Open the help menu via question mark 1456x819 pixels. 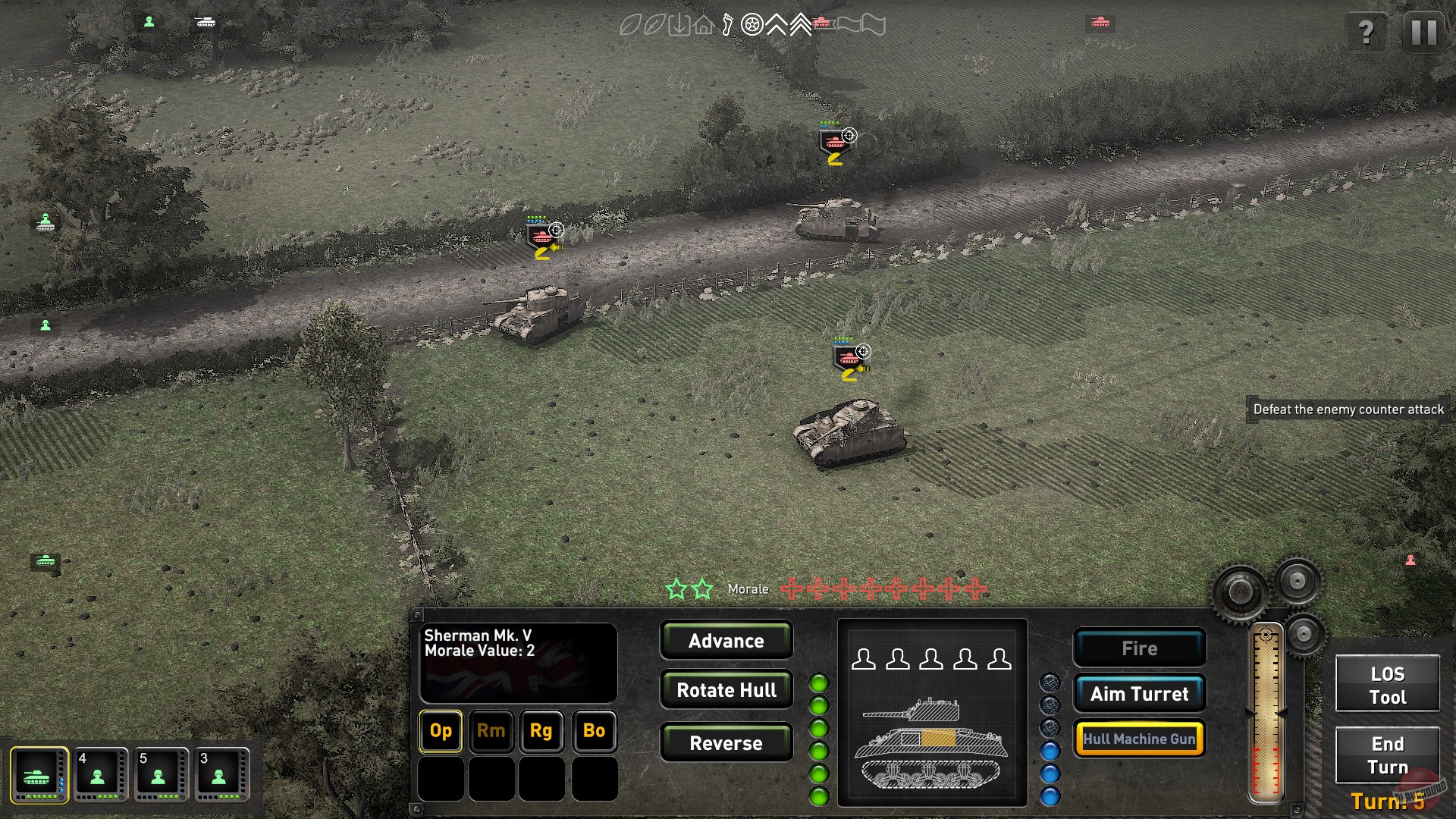[1367, 32]
